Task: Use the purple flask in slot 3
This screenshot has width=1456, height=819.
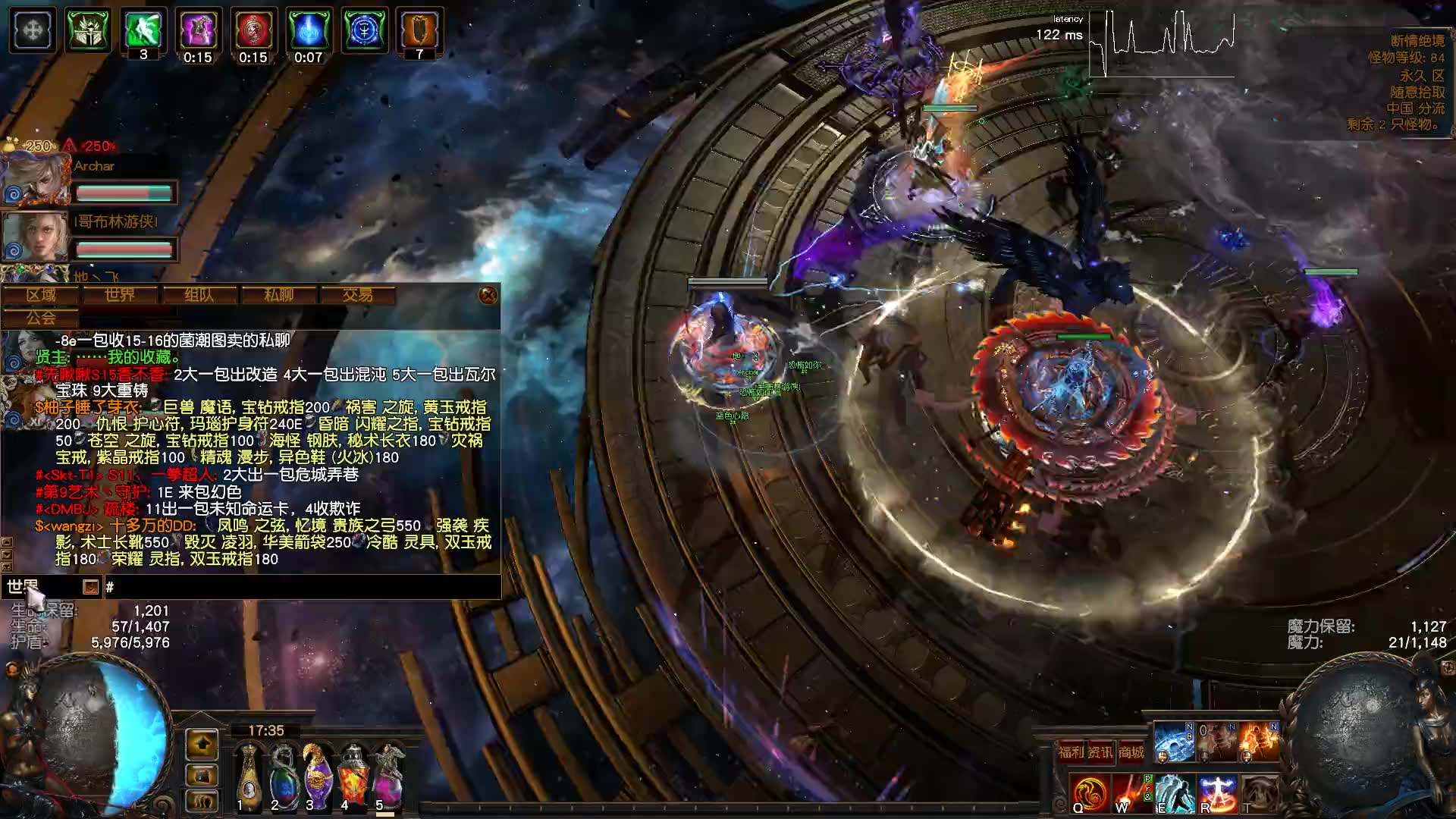Action: [317, 775]
